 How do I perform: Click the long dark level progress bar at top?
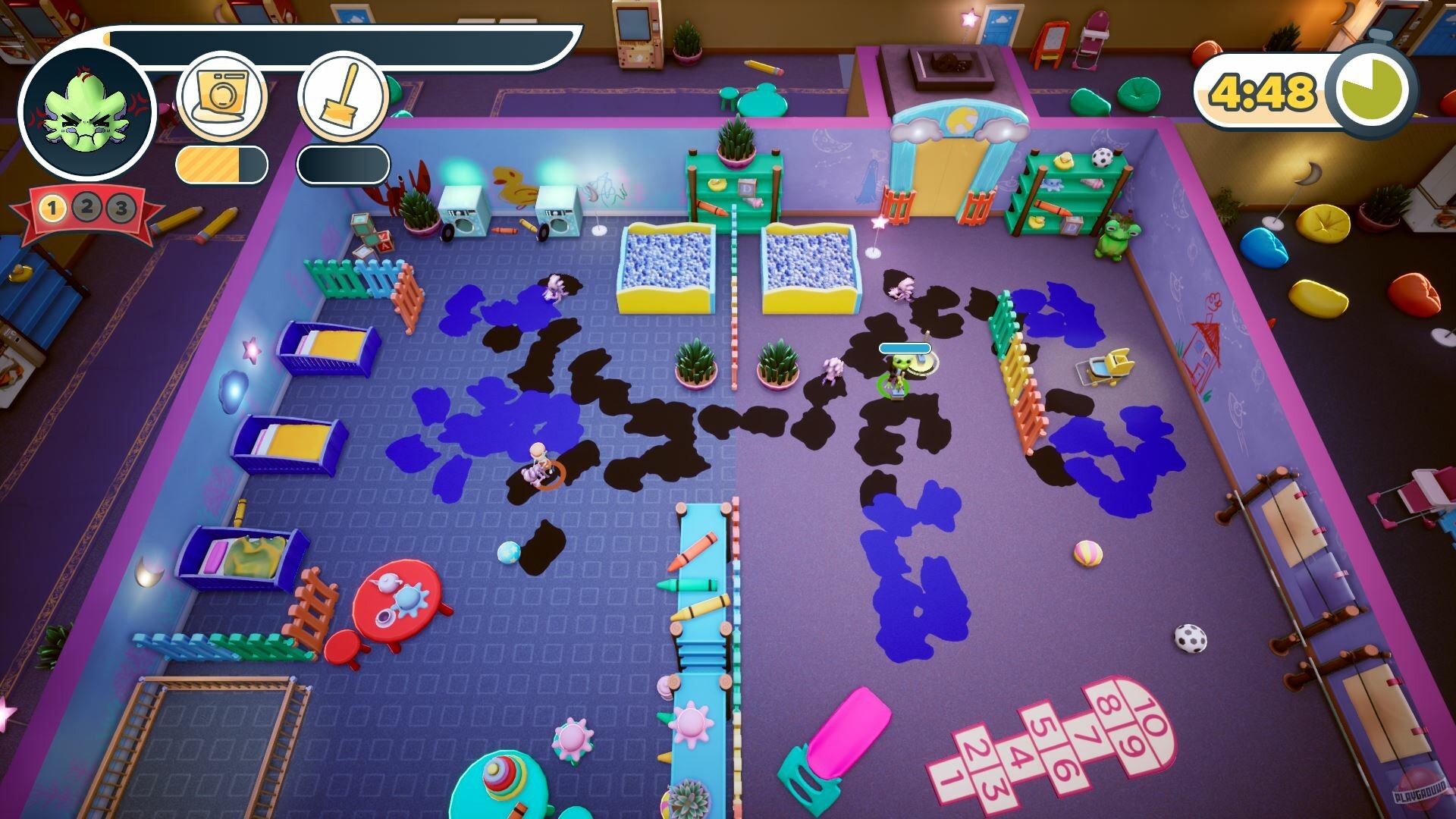341,35
